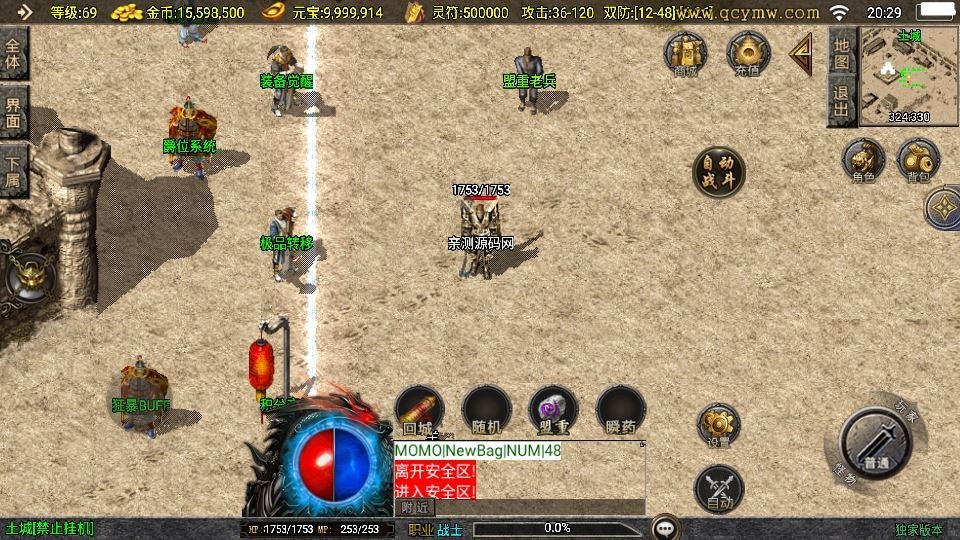Select the 界面 tab

pyautogui.click(x=14, y=112)
